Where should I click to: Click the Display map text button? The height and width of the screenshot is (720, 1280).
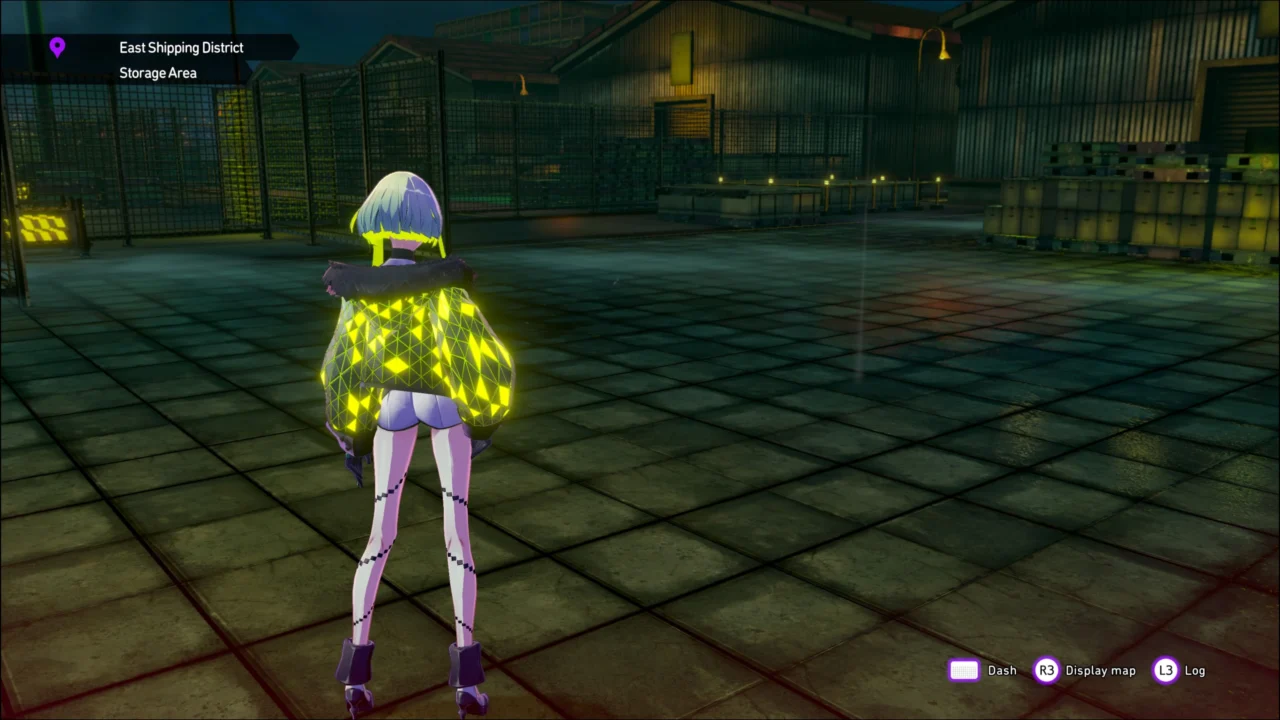(x=1100, y=670)
